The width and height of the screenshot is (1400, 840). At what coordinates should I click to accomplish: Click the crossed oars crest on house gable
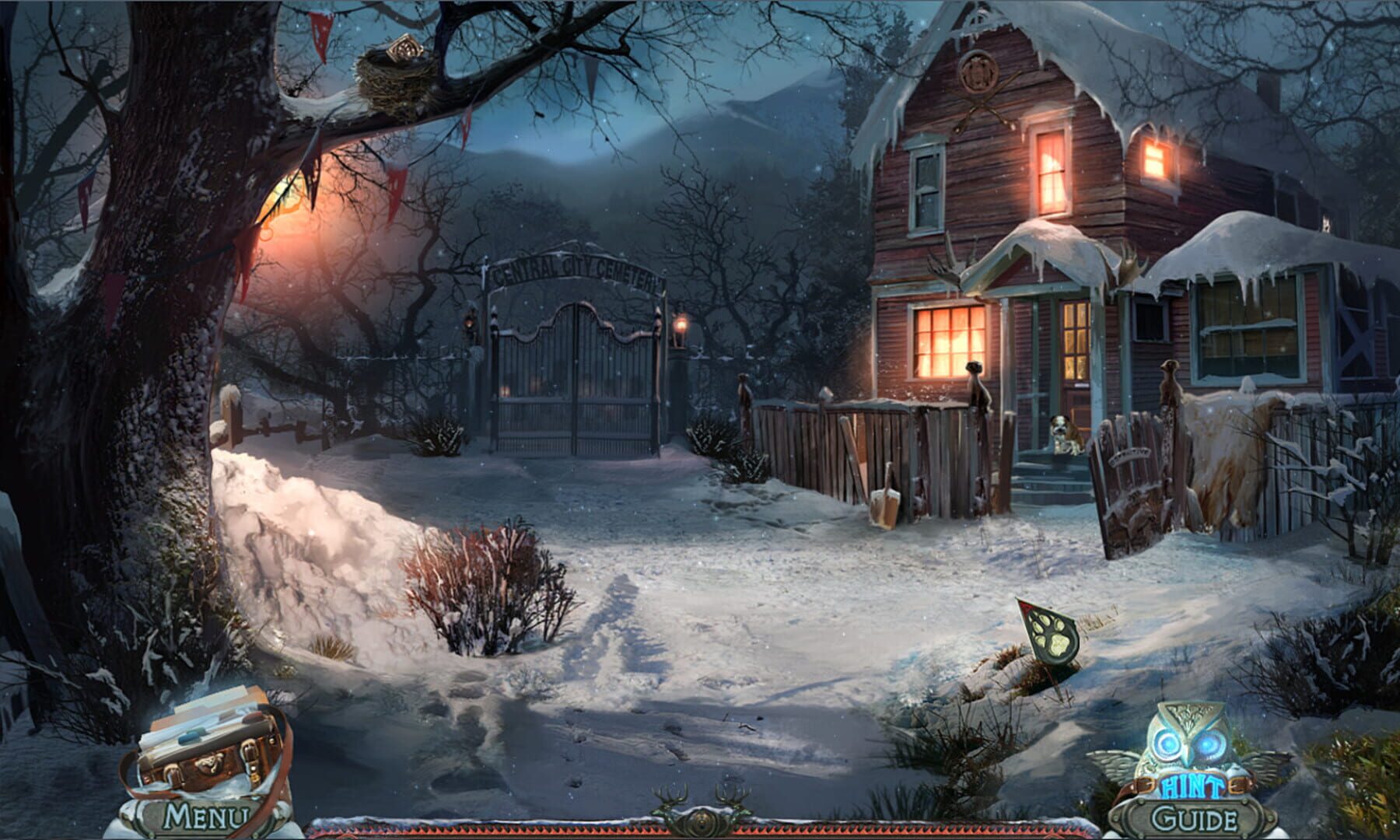[982, 103]
